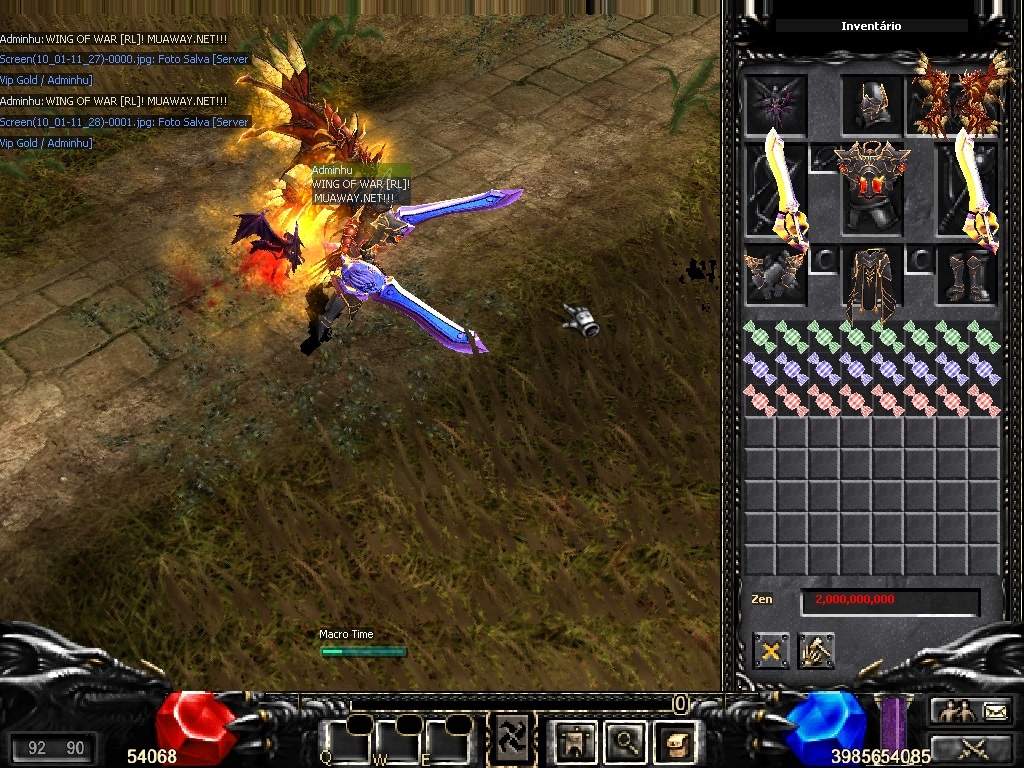Click the magnifying glass button

point(627,741)
